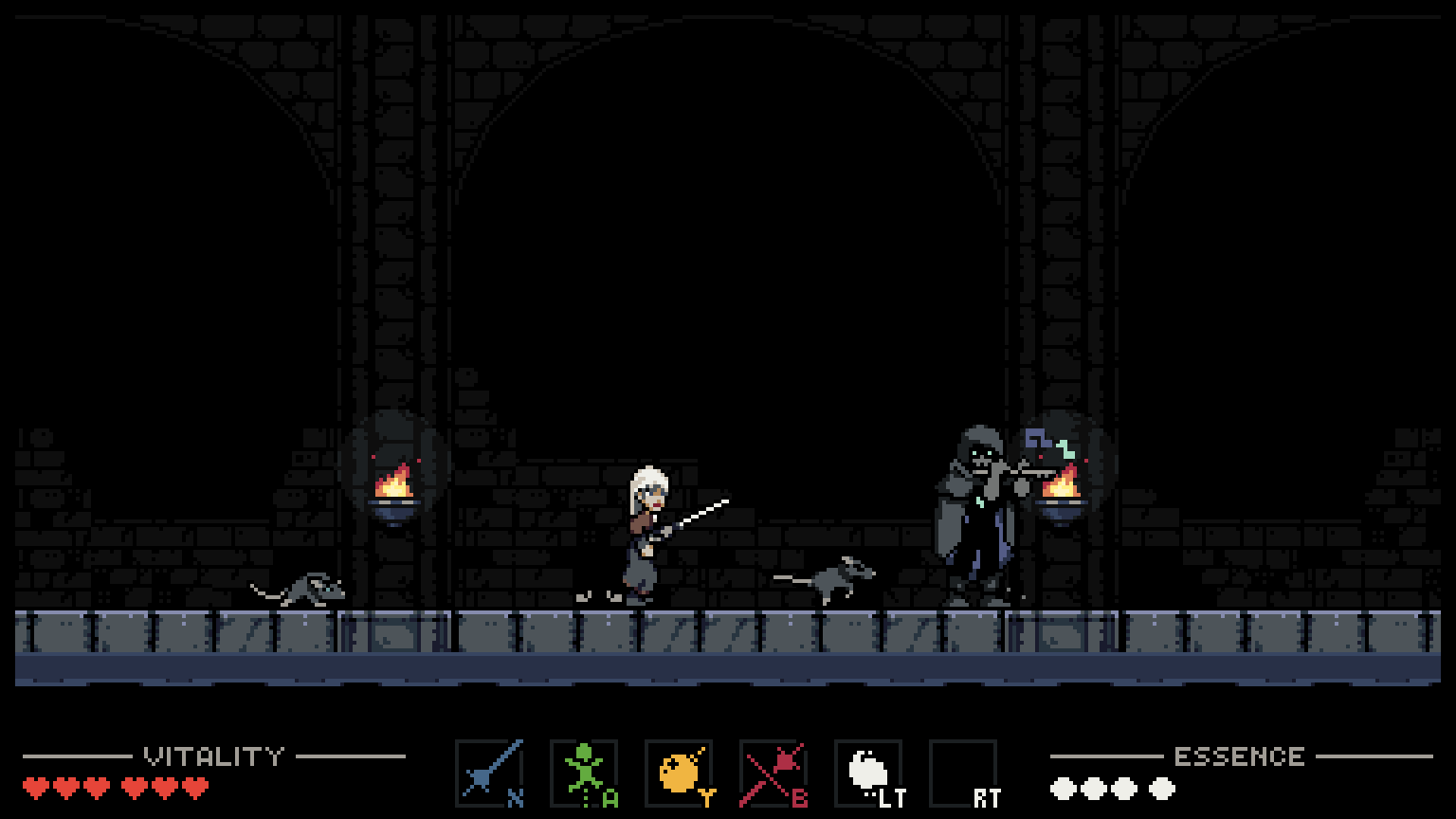Click the last vitality heart
The width and height of the screenshot is (1456, 819).
click(x=196, y=786)
